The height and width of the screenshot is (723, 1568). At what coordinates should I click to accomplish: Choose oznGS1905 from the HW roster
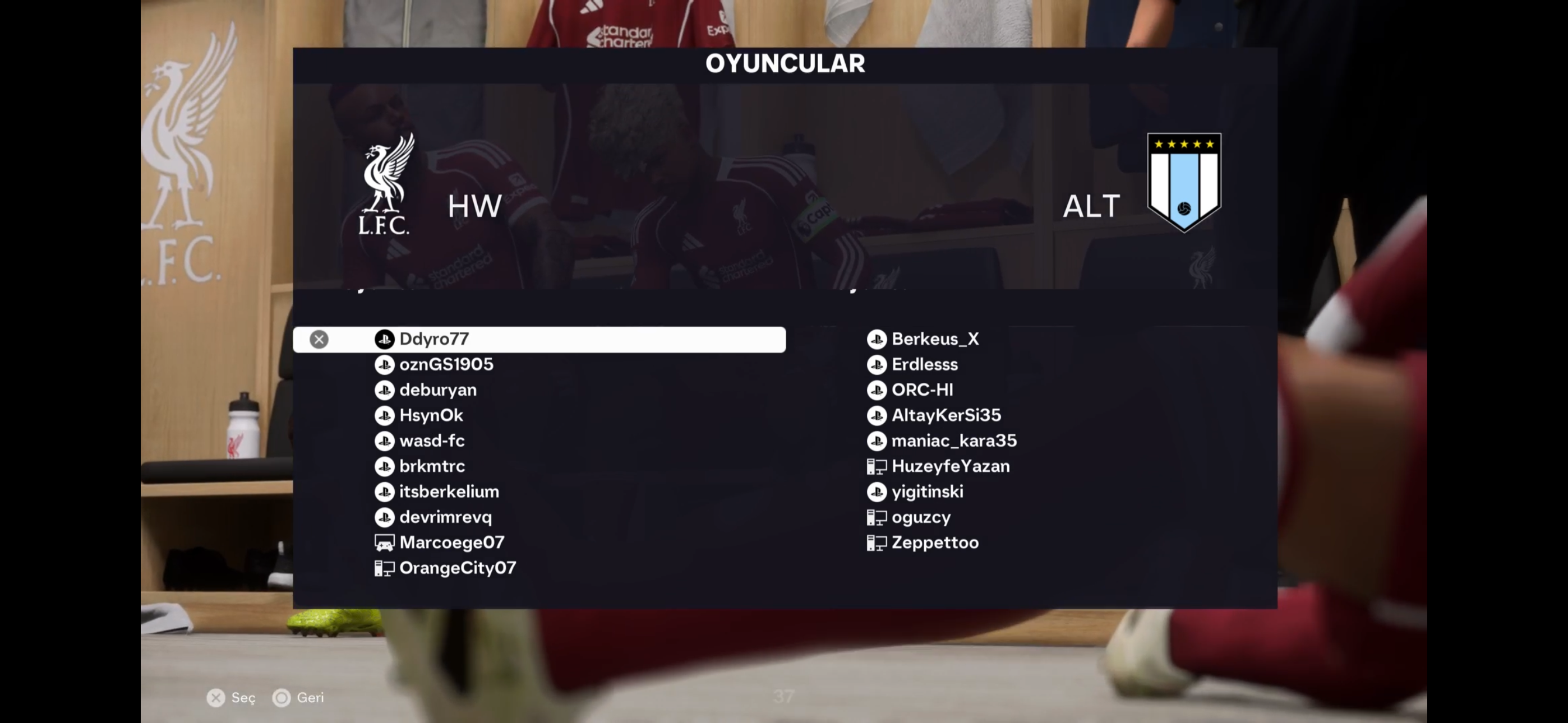point(446,364)
